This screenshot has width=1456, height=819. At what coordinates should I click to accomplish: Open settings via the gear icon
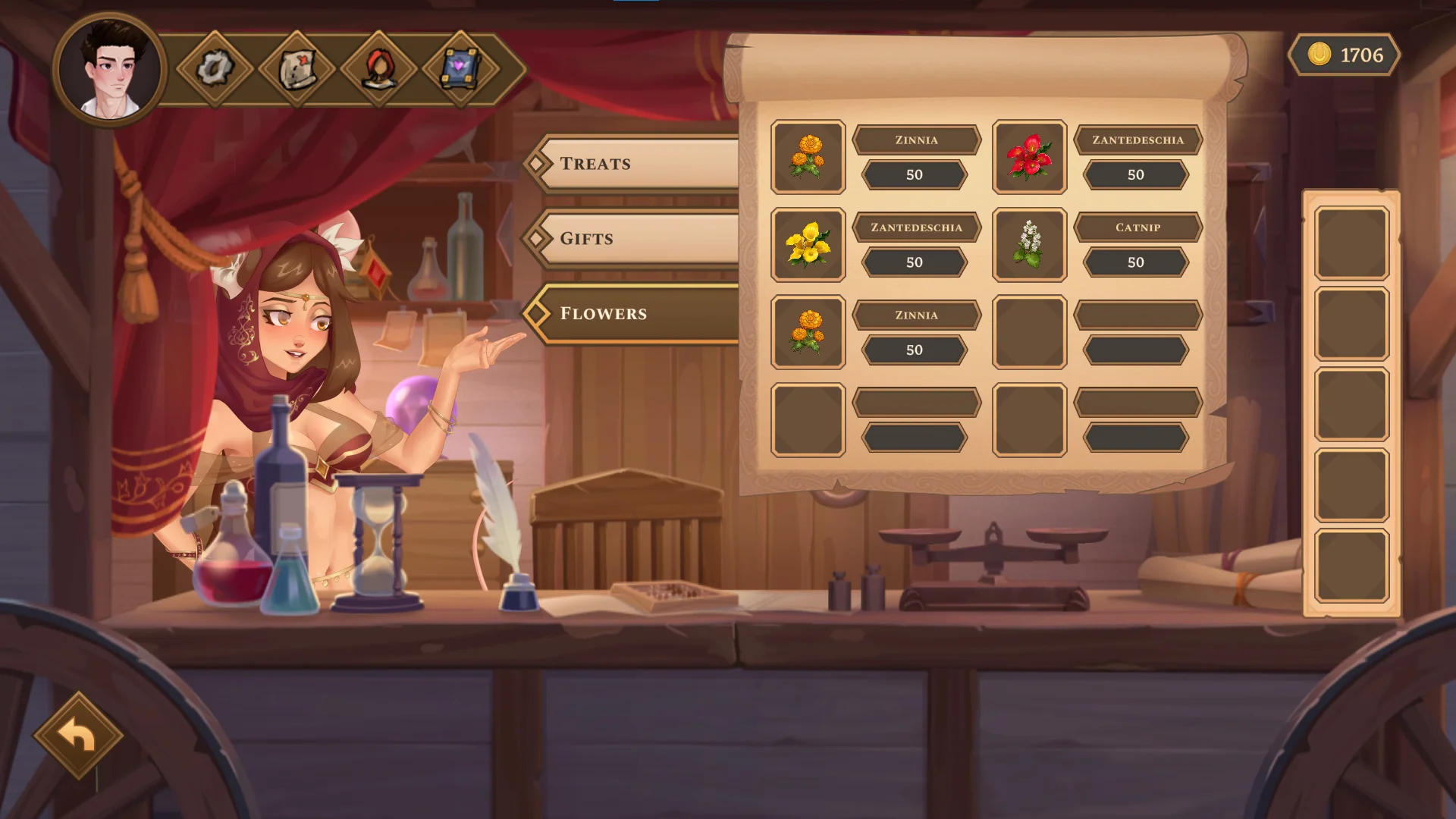pos(215,69)
